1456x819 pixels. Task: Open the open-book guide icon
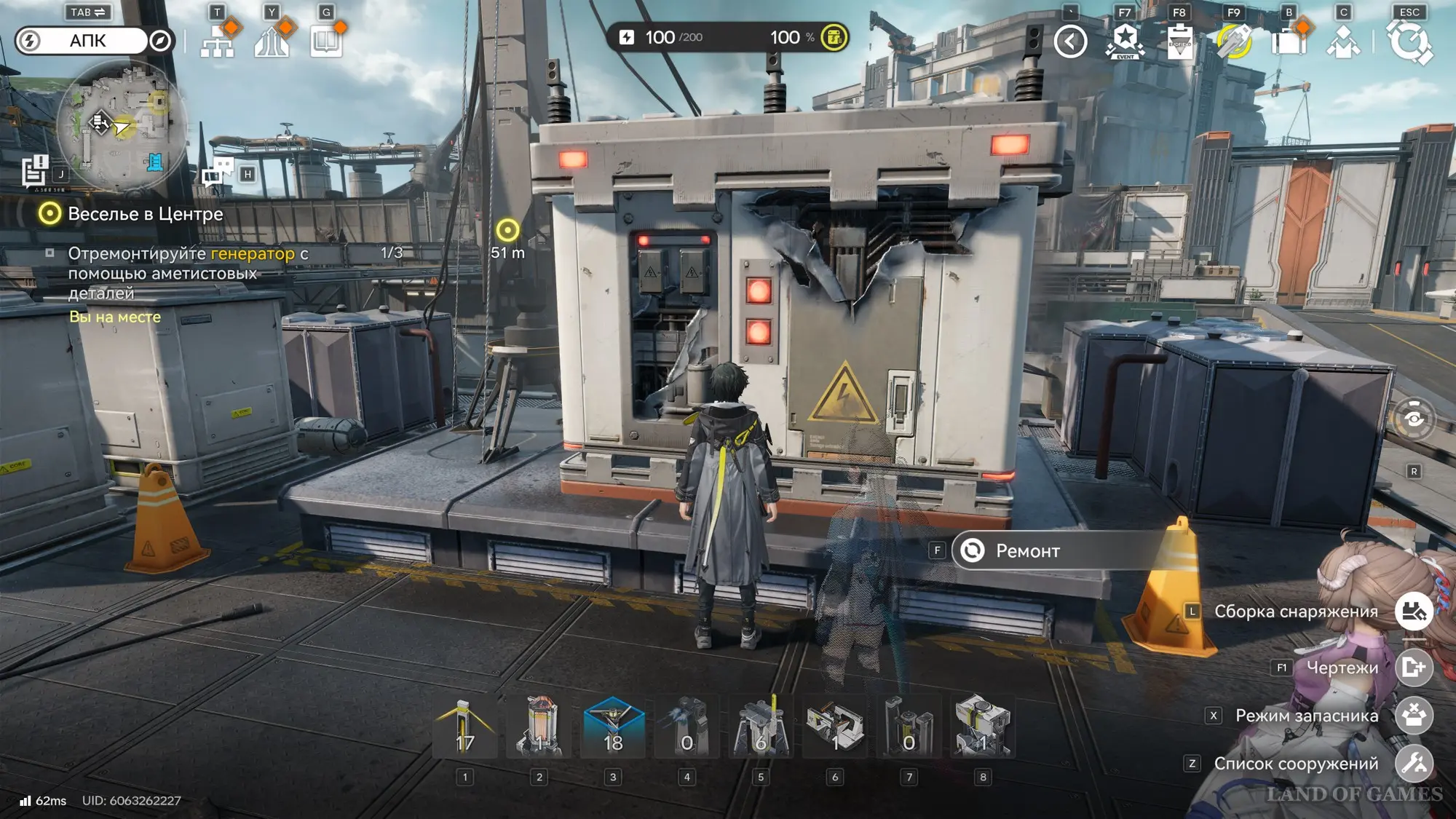pyautogui.click(x=326, y=41)
